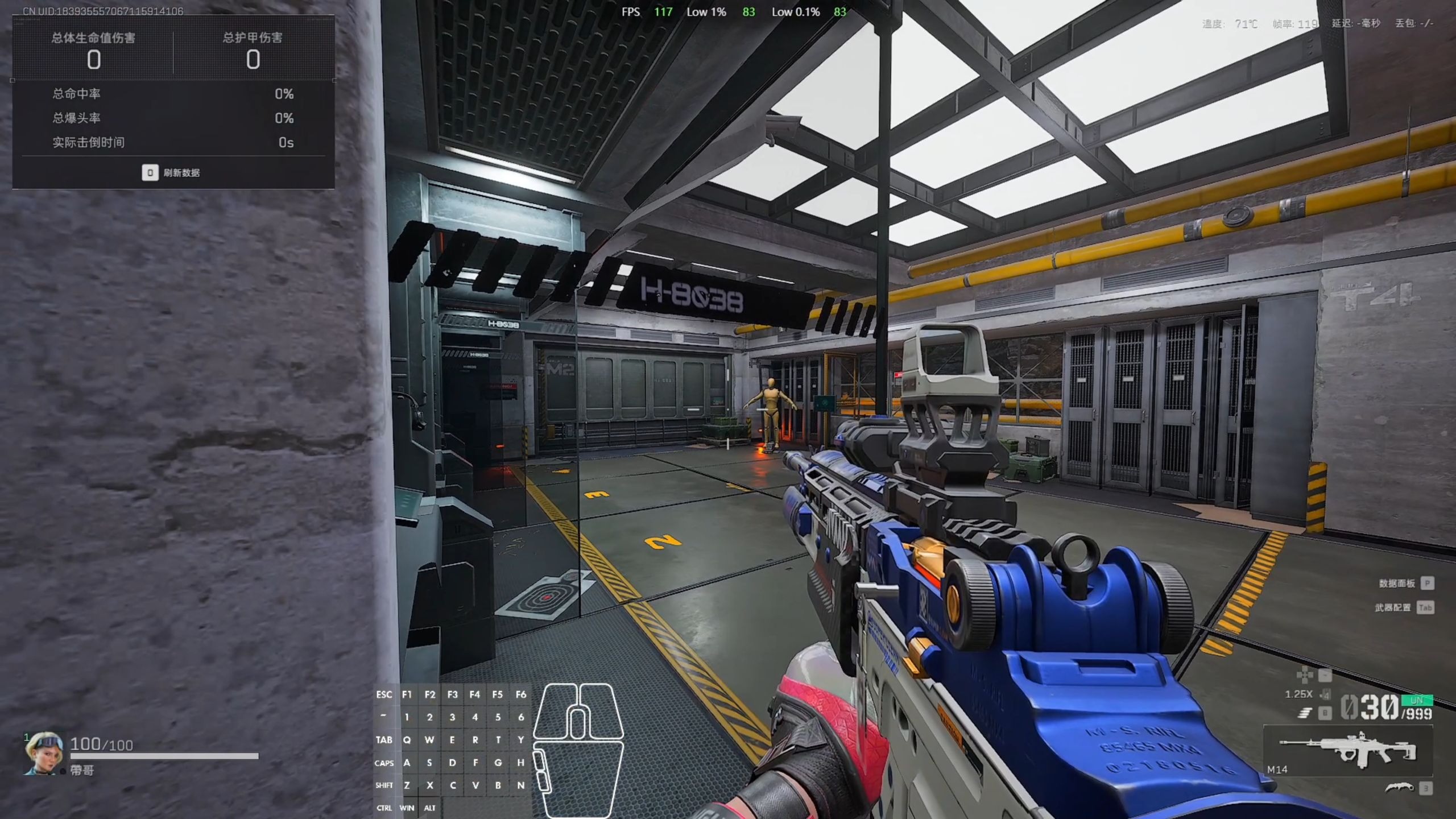Open the 武器配置 weapon loadout label
1456x819 pixels.
click(x=1393, y=608)
